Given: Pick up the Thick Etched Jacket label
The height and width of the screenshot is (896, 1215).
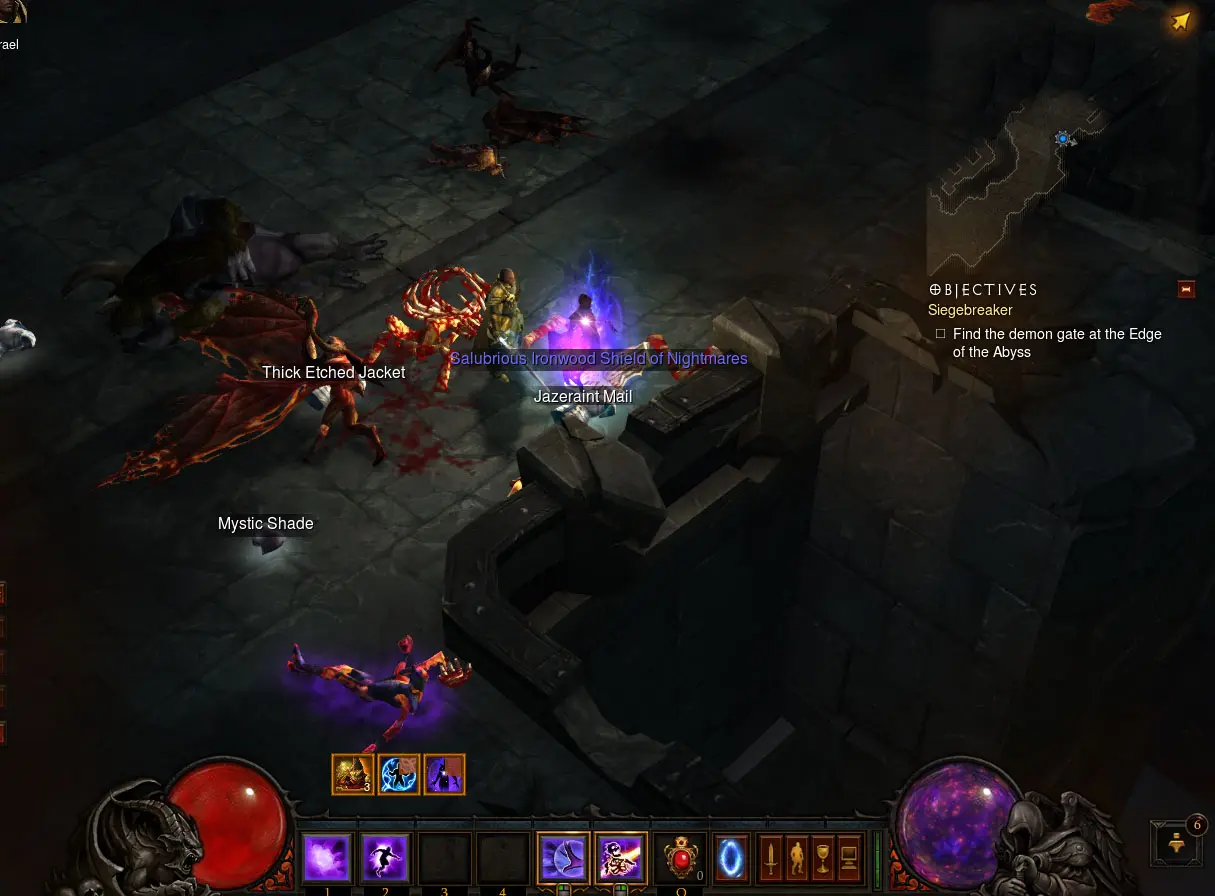Looking at the screenshot, I should coord(334,373).
